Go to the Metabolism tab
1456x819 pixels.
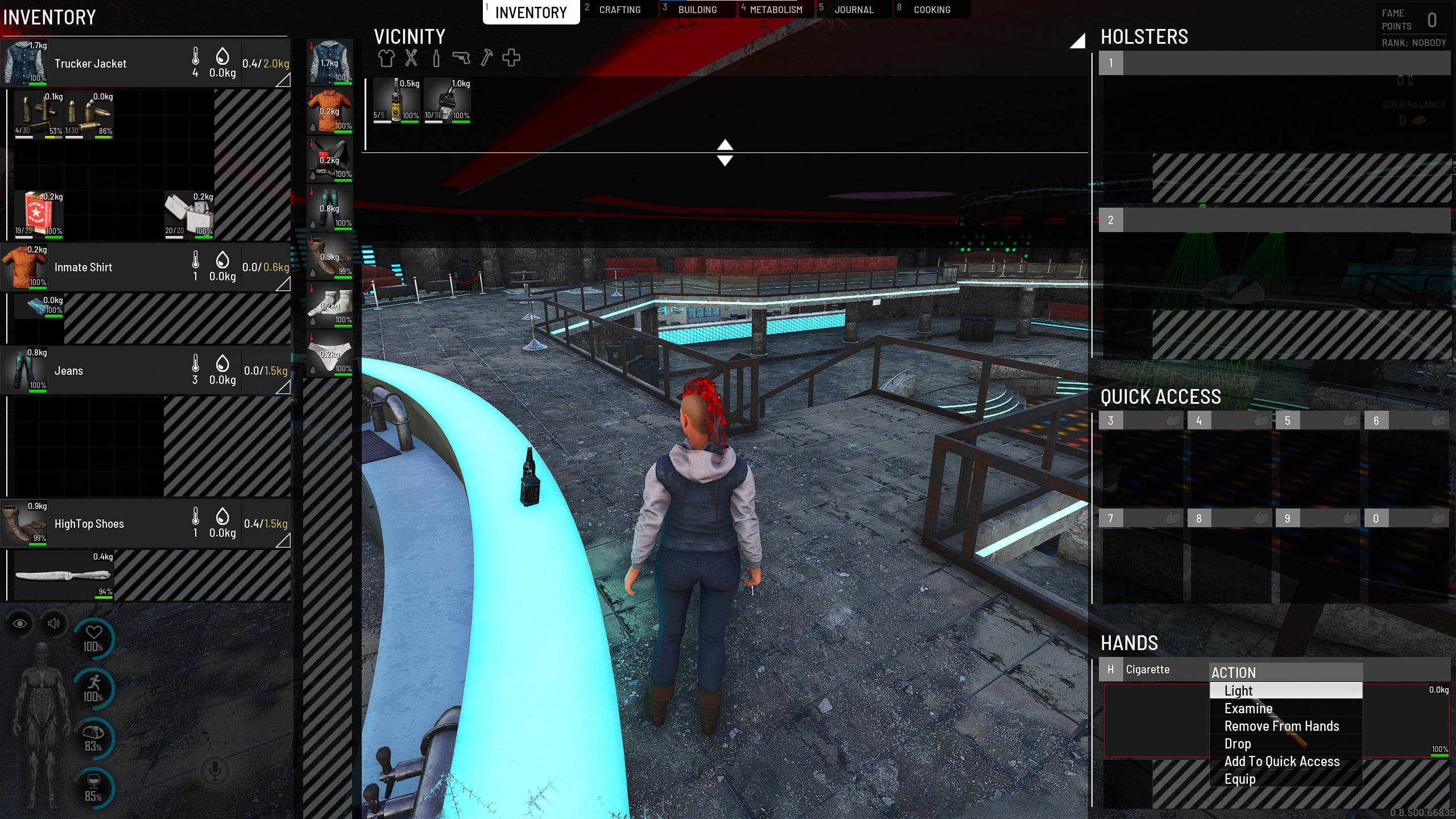(x=776, y=10)
